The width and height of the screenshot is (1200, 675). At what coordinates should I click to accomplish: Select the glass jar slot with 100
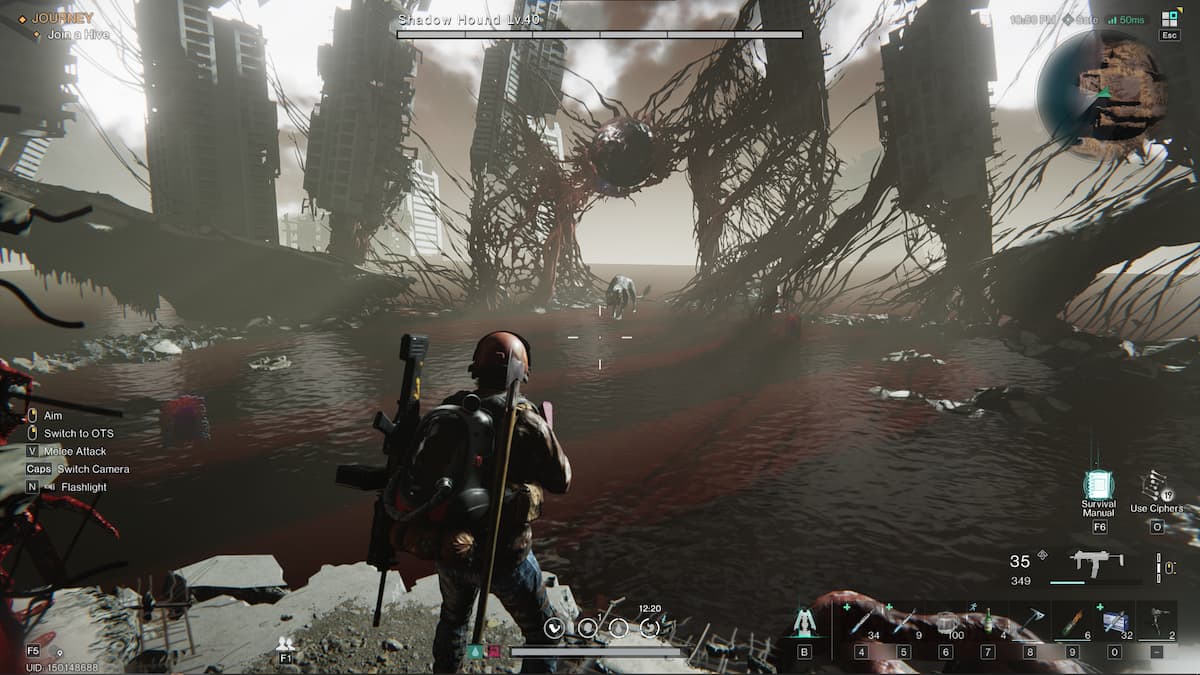[x=946, y=623]
